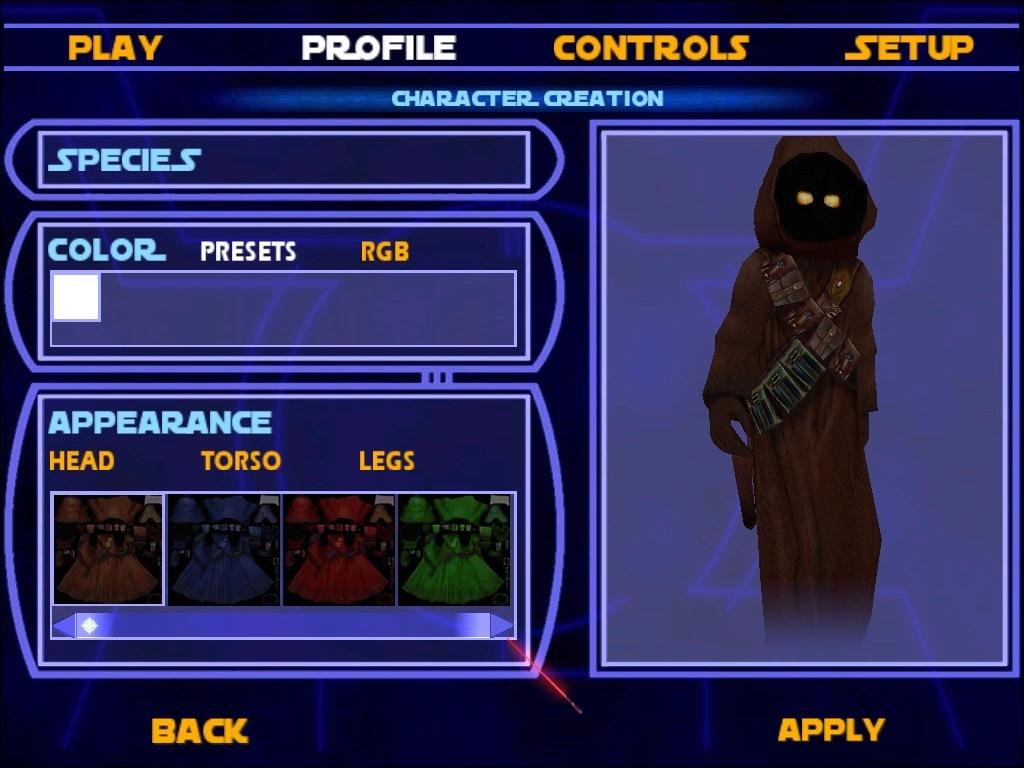Click the skin list left scroll arrow

point(62,626)
